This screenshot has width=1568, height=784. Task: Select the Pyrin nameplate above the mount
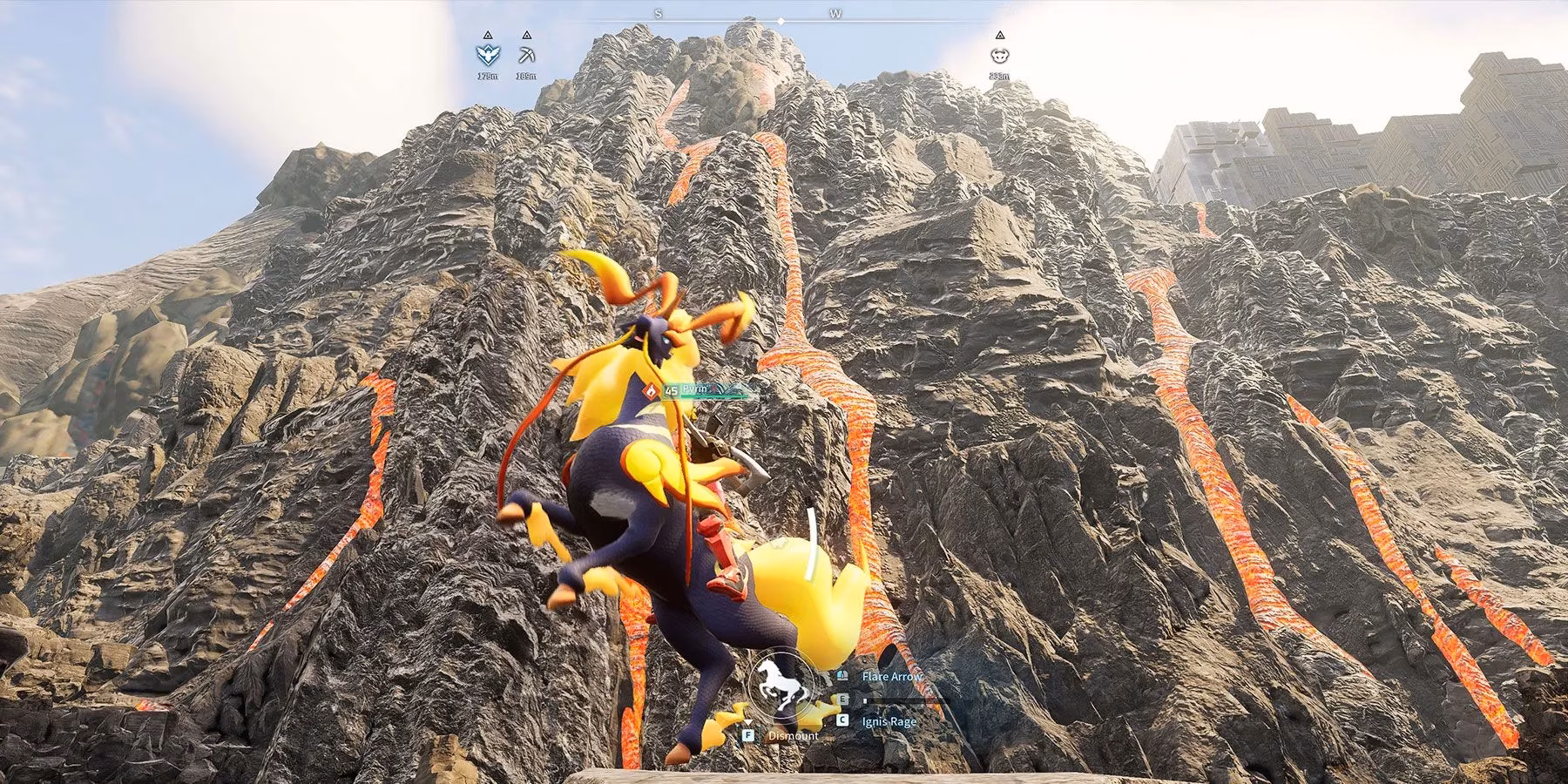click(694, 389)
